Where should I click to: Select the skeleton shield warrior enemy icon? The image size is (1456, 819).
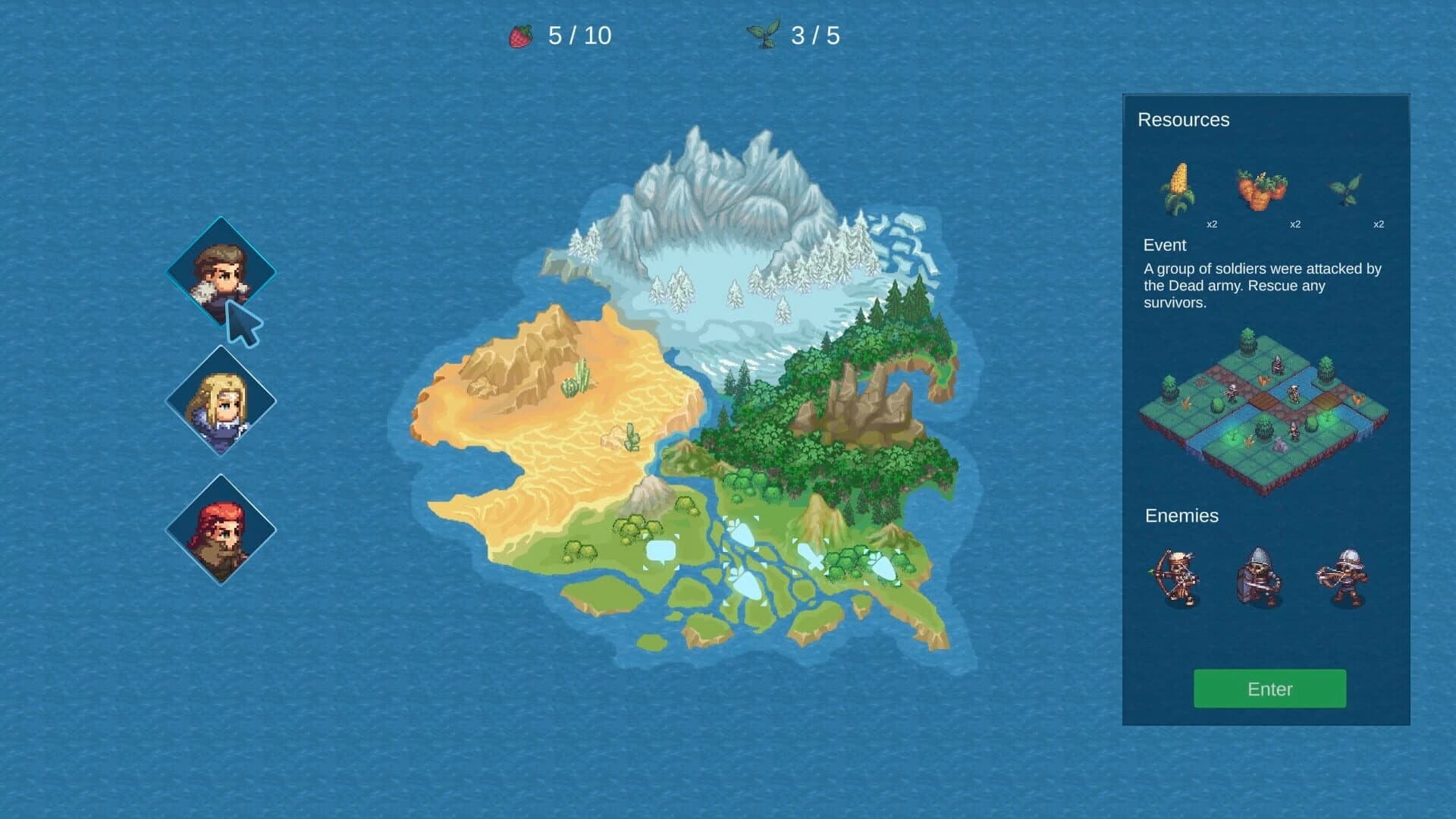point(1260,578)
